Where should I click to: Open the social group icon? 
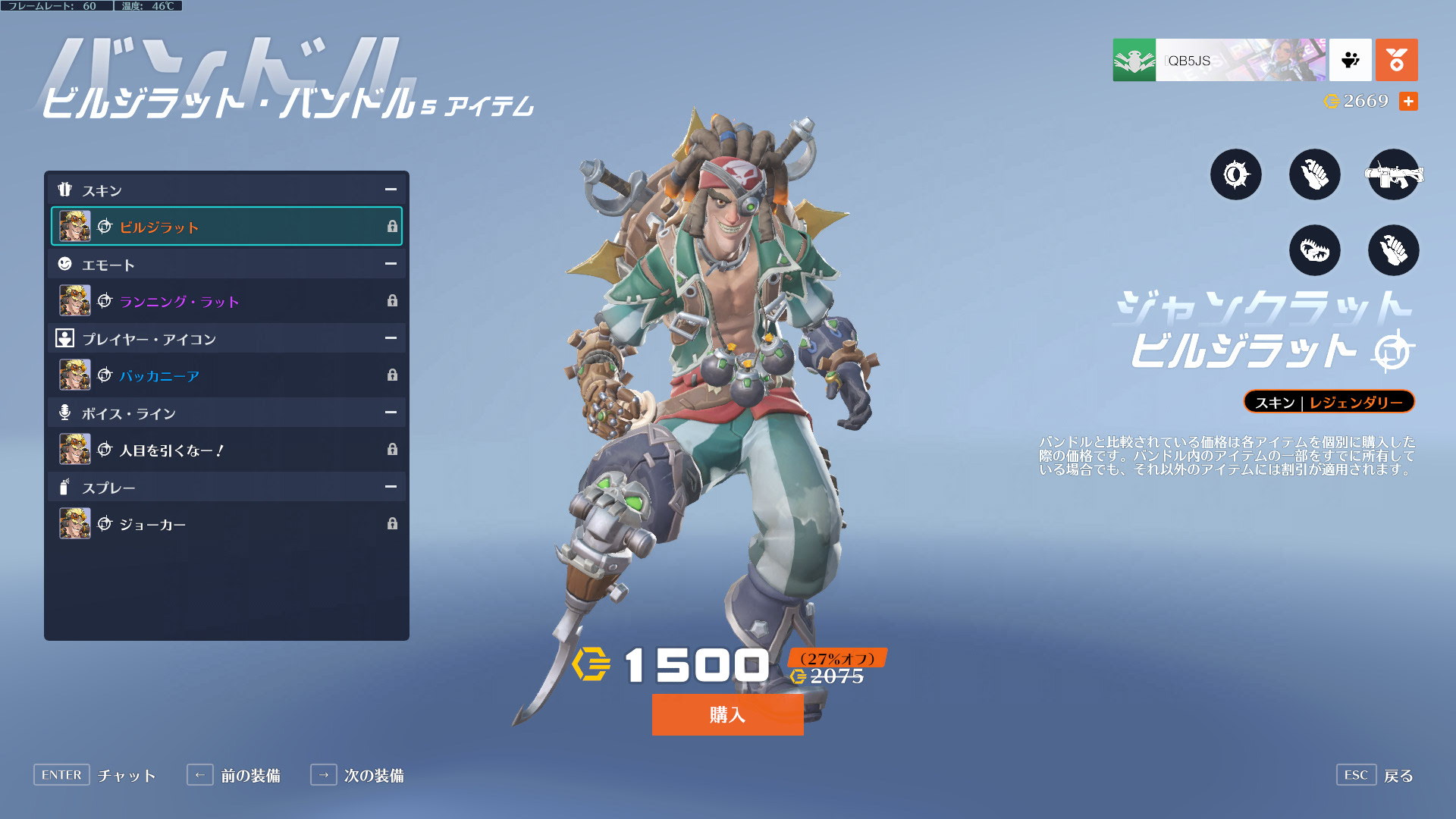[x=1350, y=60]
